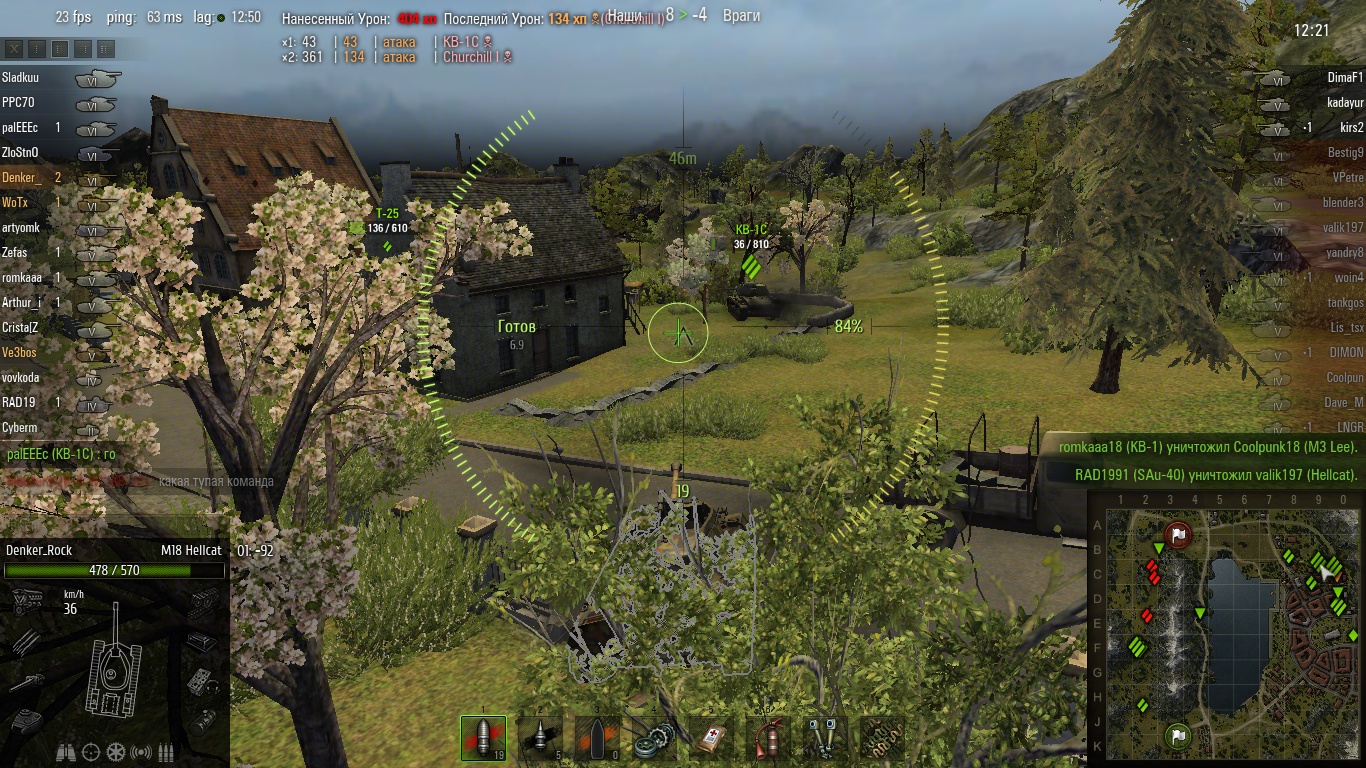Select ally romkaaa in the team list

22,277
